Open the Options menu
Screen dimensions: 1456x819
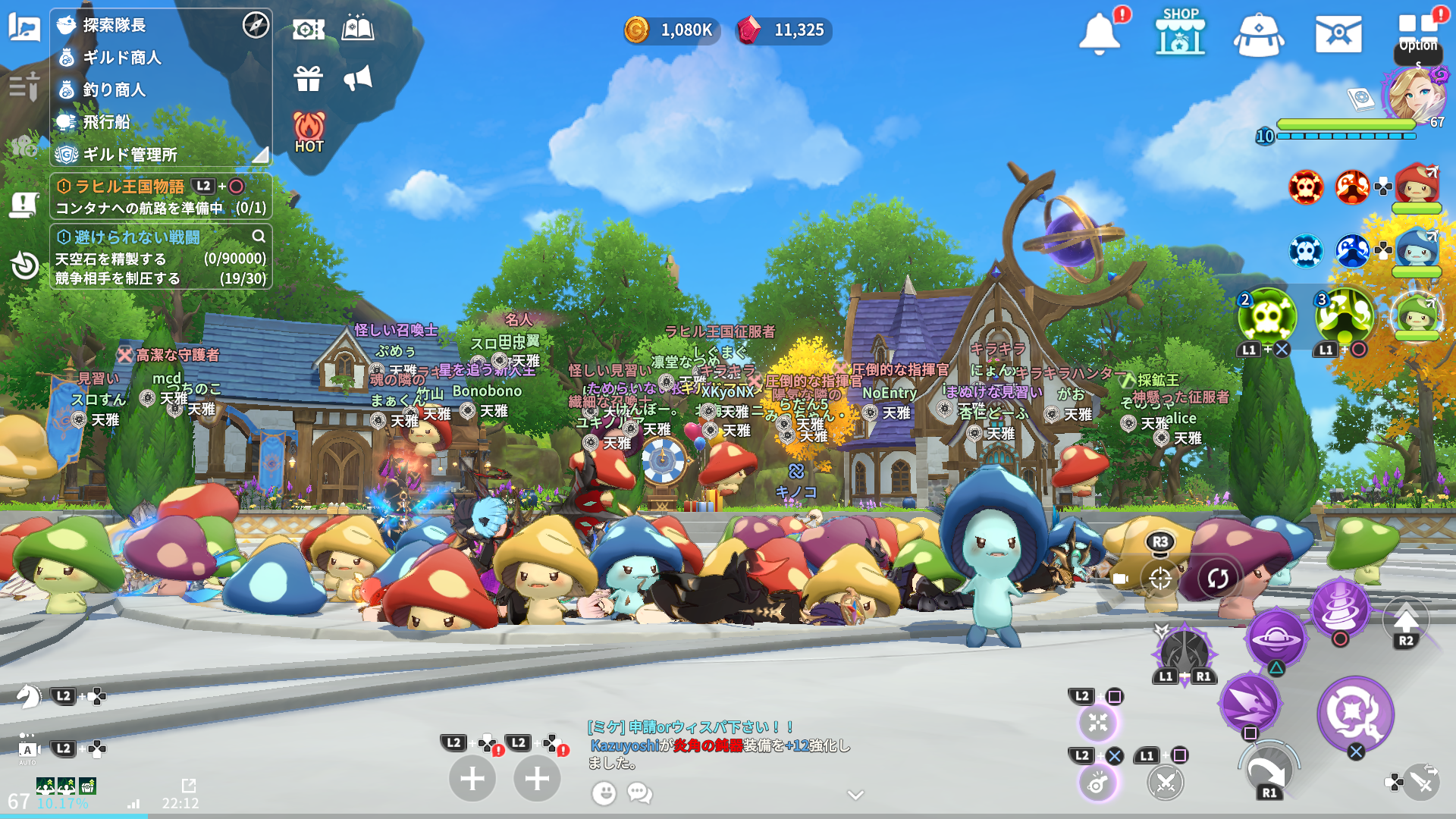coord(1418,34)
